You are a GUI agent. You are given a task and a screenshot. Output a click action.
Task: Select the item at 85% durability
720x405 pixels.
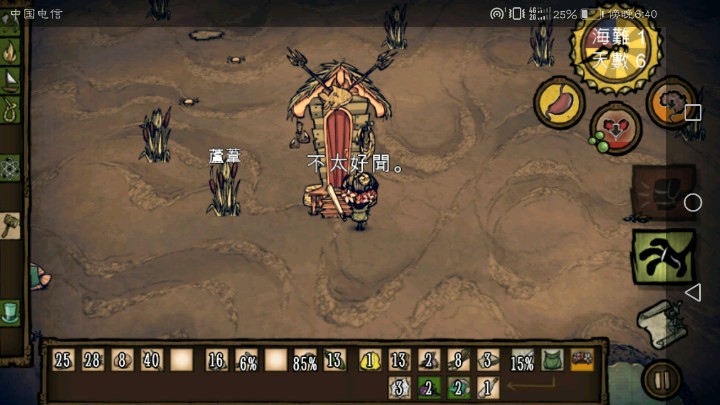[x=305, y=360]
